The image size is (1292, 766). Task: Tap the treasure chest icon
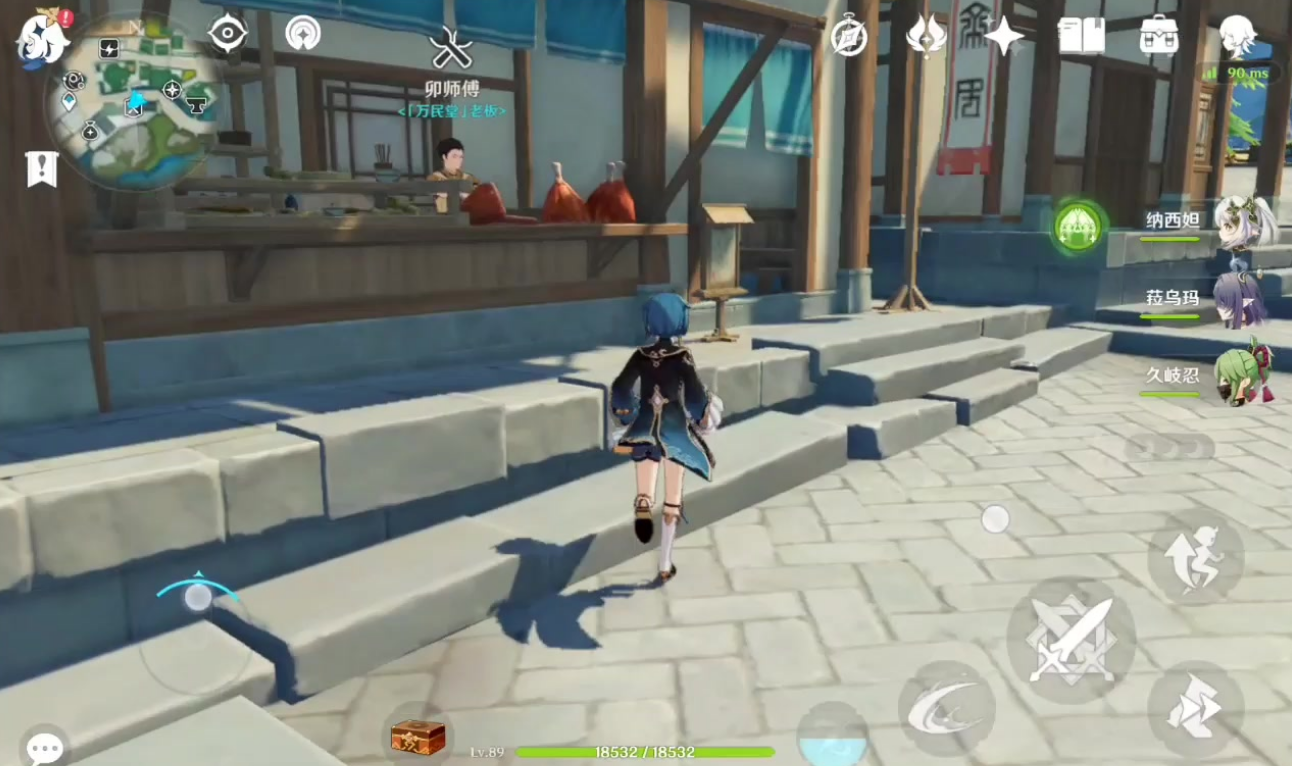(417, 738)
